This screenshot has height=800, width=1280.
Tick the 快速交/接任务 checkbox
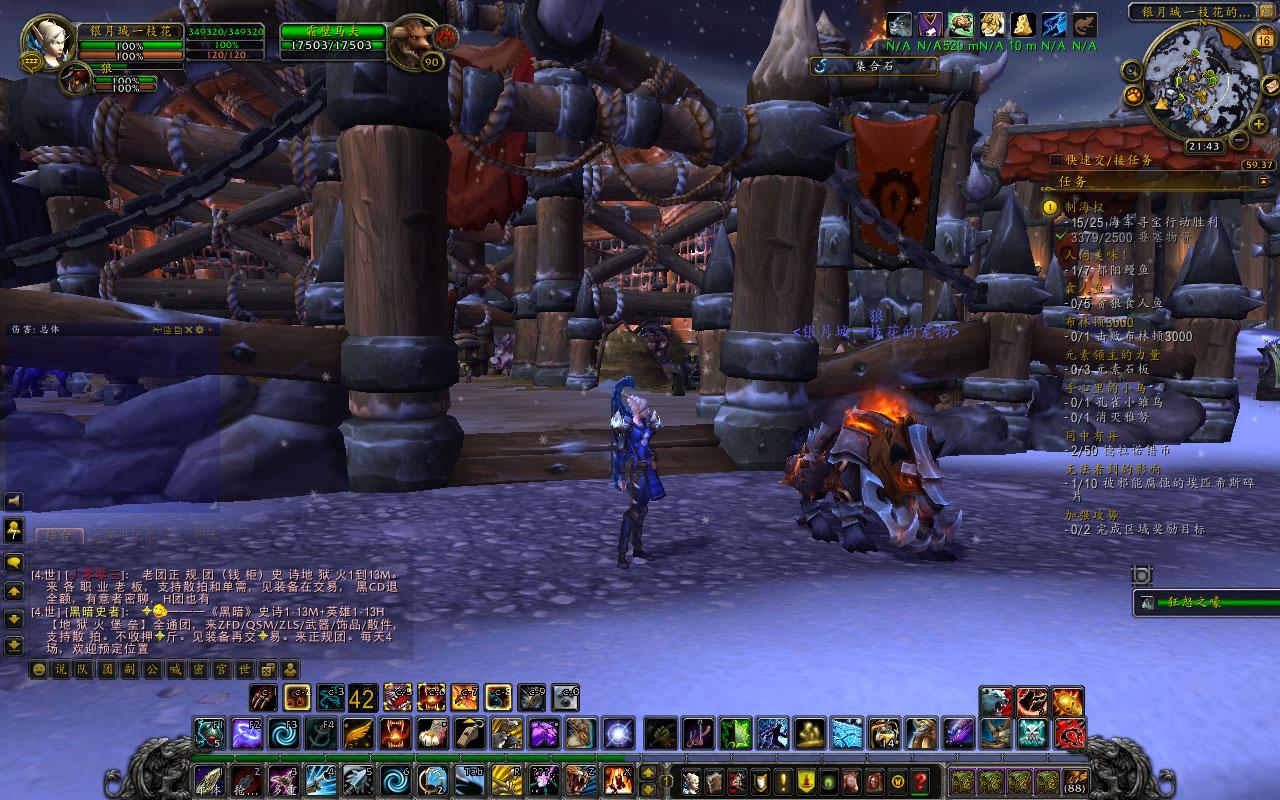1057,160
